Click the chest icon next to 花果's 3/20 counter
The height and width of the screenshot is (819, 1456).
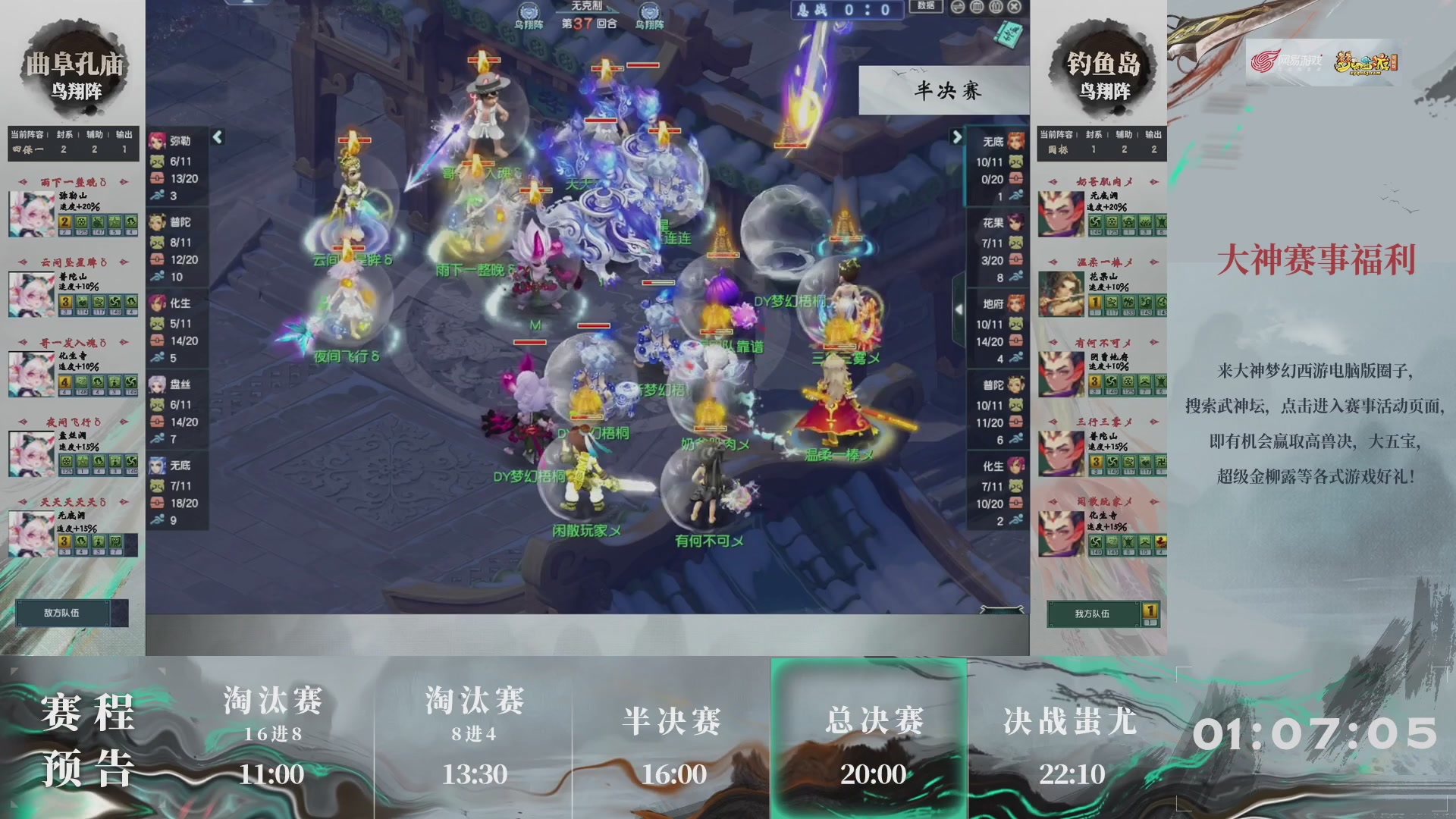coord(1017,259)
